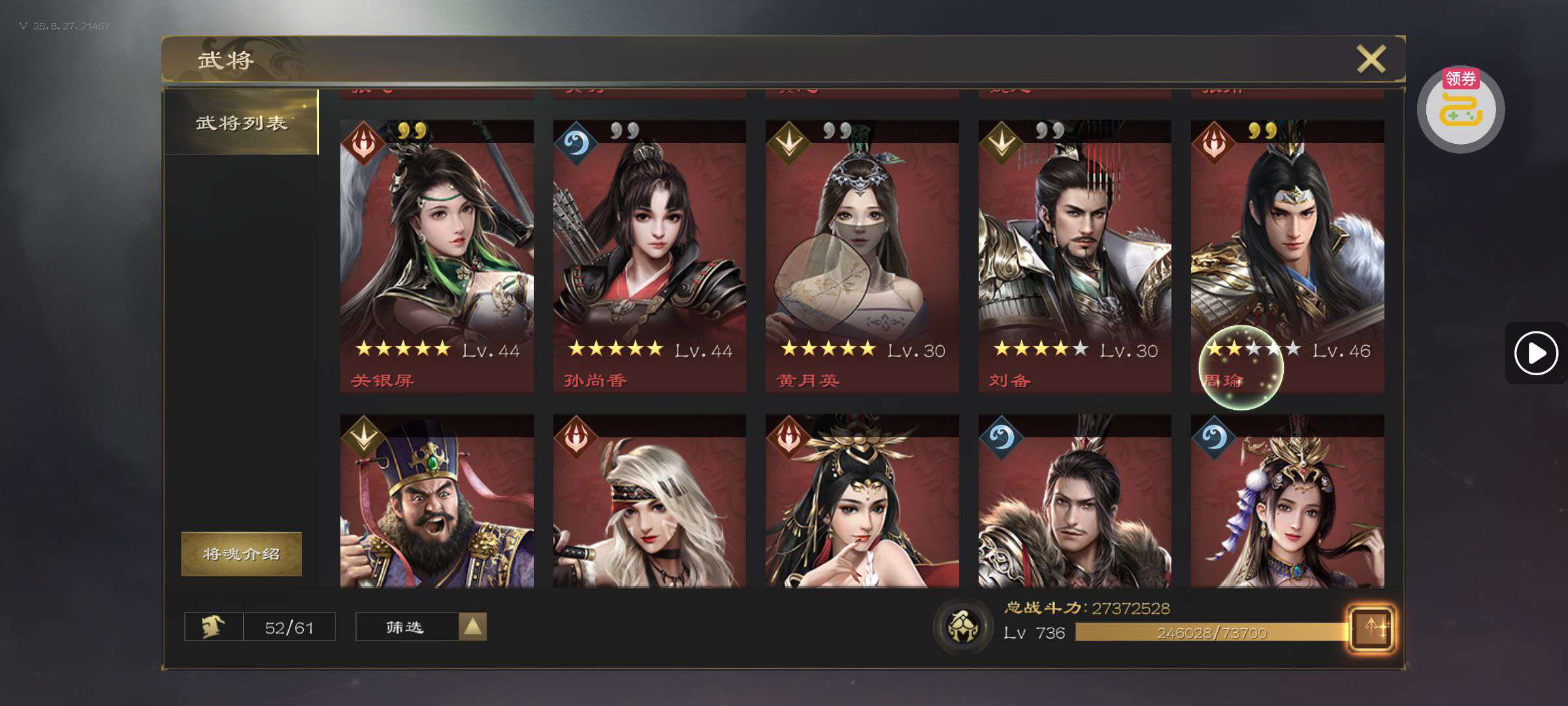The image size is (1568, 706).
Task: Open the 筛选 filter dropdown
Action: (x=421, y=627)
